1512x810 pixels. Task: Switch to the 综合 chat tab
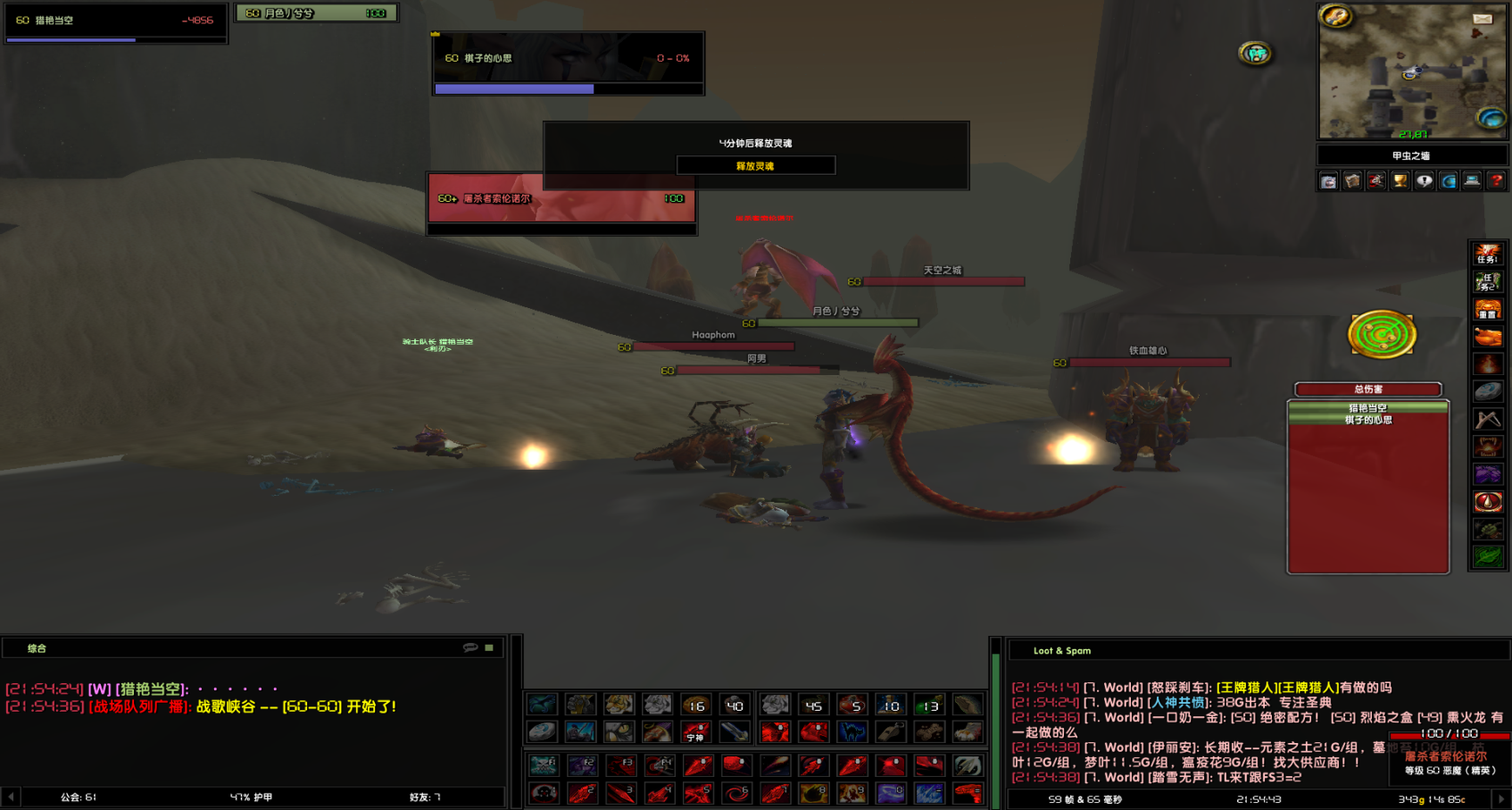tap(37, 648)
